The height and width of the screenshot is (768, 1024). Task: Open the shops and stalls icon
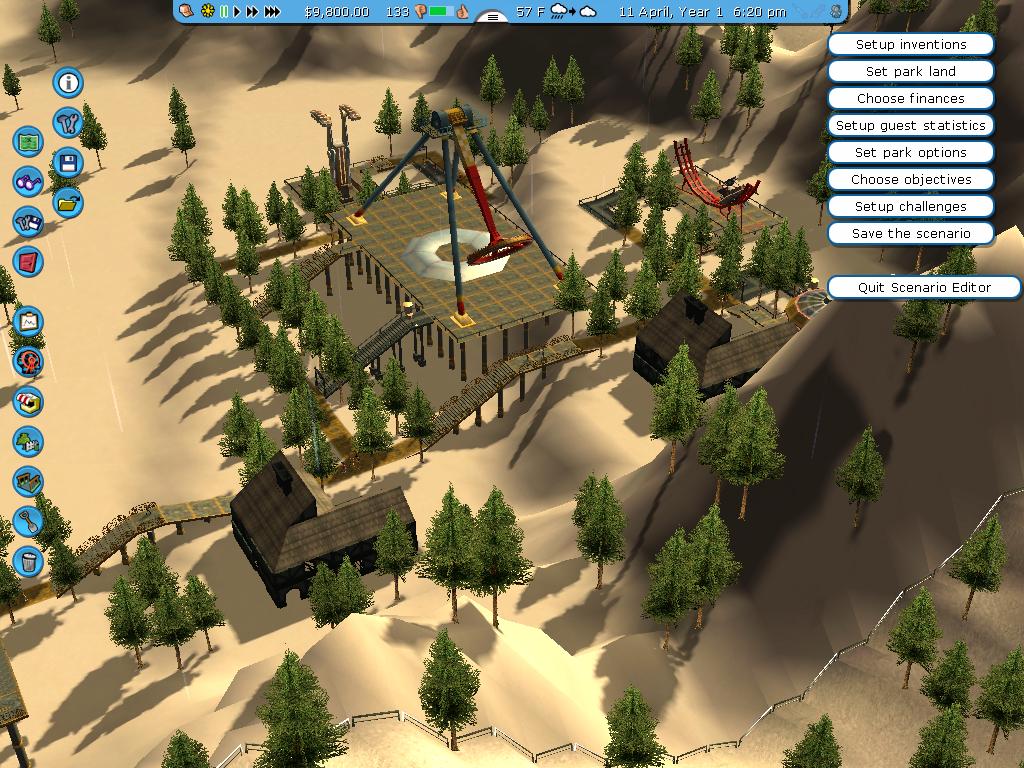point(28,402)
